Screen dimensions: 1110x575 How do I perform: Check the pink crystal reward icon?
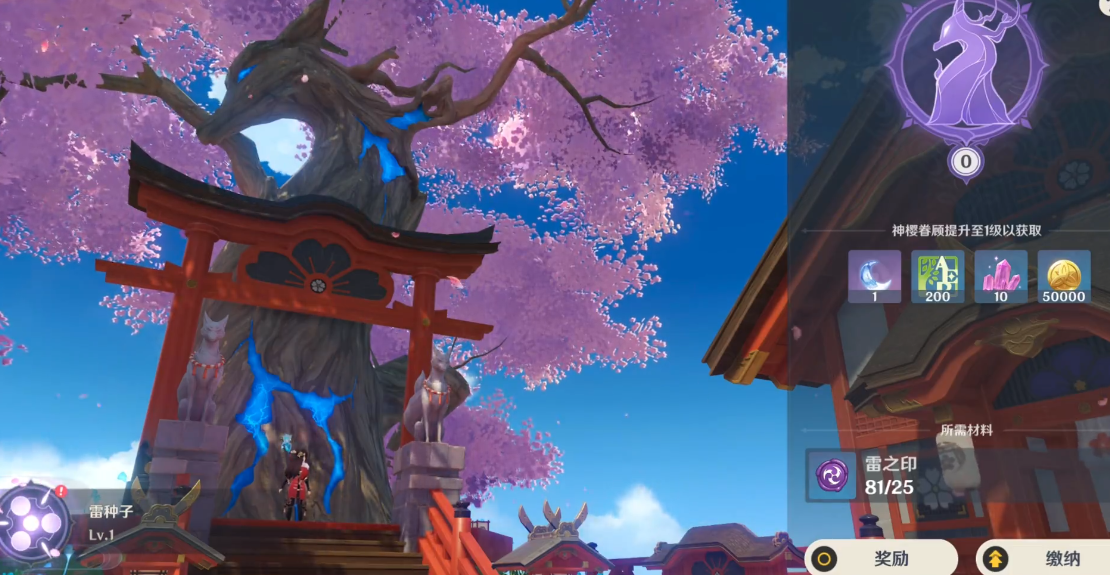tap(1000, 276)
